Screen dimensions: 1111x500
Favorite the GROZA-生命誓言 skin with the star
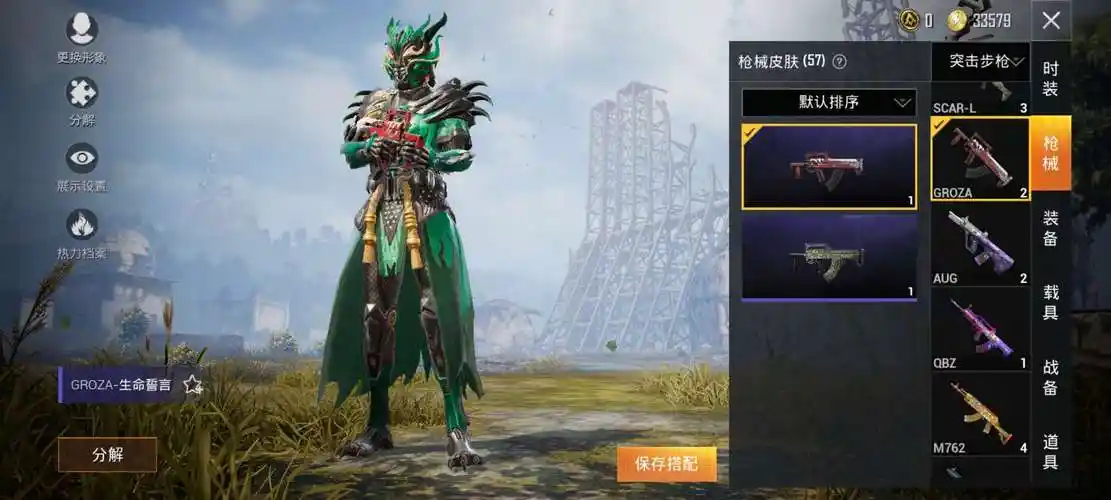(x=193, y=385)
